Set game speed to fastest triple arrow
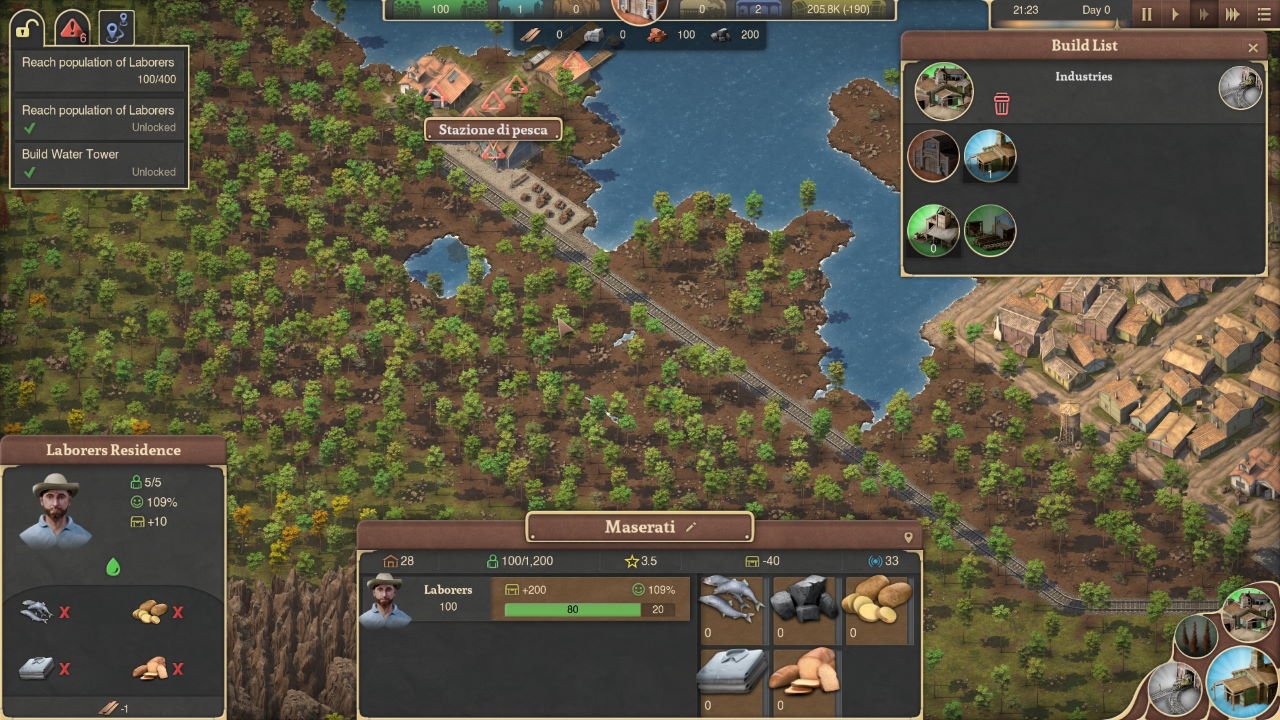This screenshot has width=1280, height=720. click(x=1233, y=15)
